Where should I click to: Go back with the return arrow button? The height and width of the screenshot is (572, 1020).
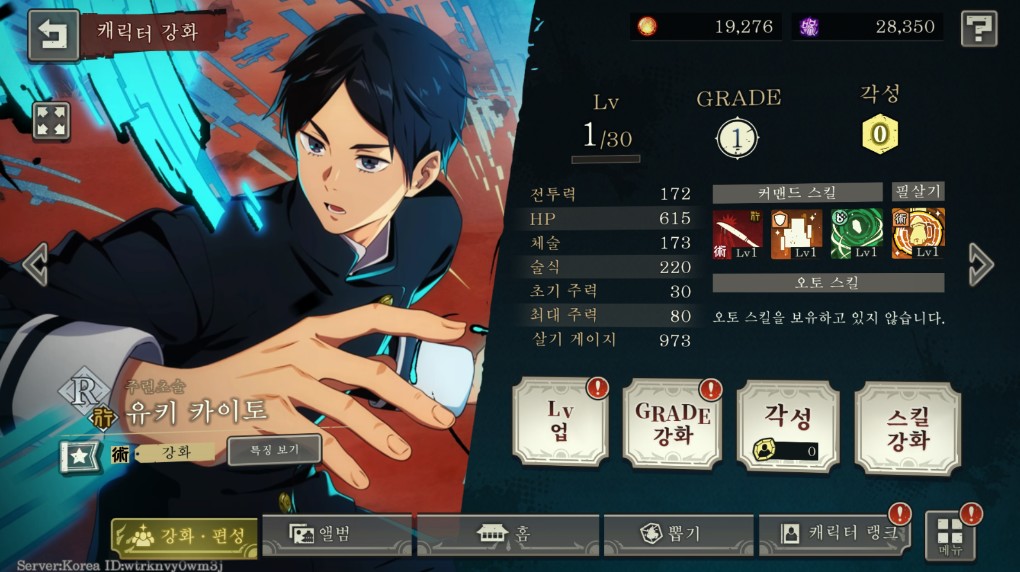(x=53, y=35)
